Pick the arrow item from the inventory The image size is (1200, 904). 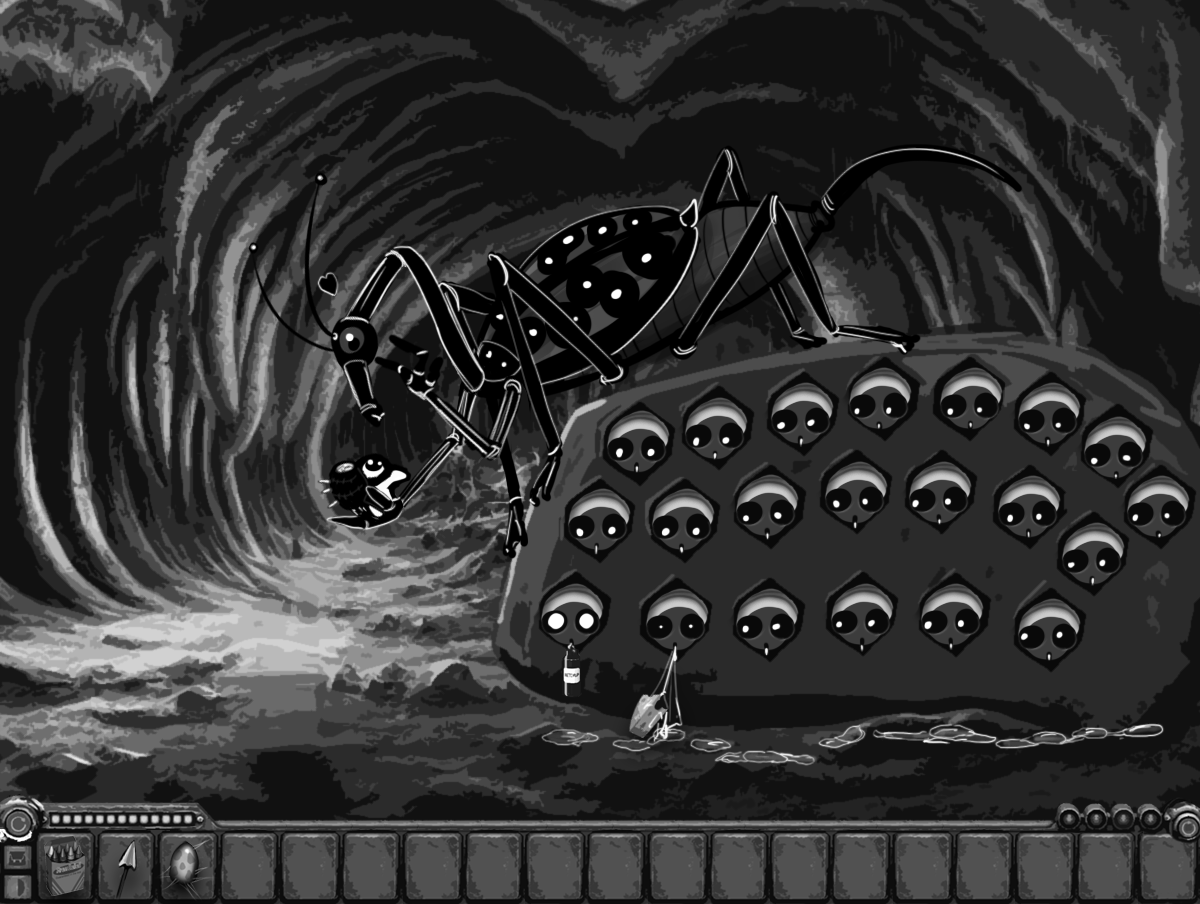[126, 862]
